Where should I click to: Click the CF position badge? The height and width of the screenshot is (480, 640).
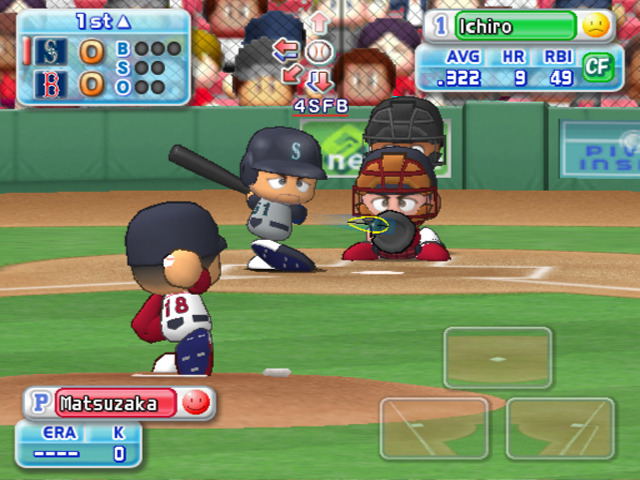pyautogui.click(x=597, y=67)
